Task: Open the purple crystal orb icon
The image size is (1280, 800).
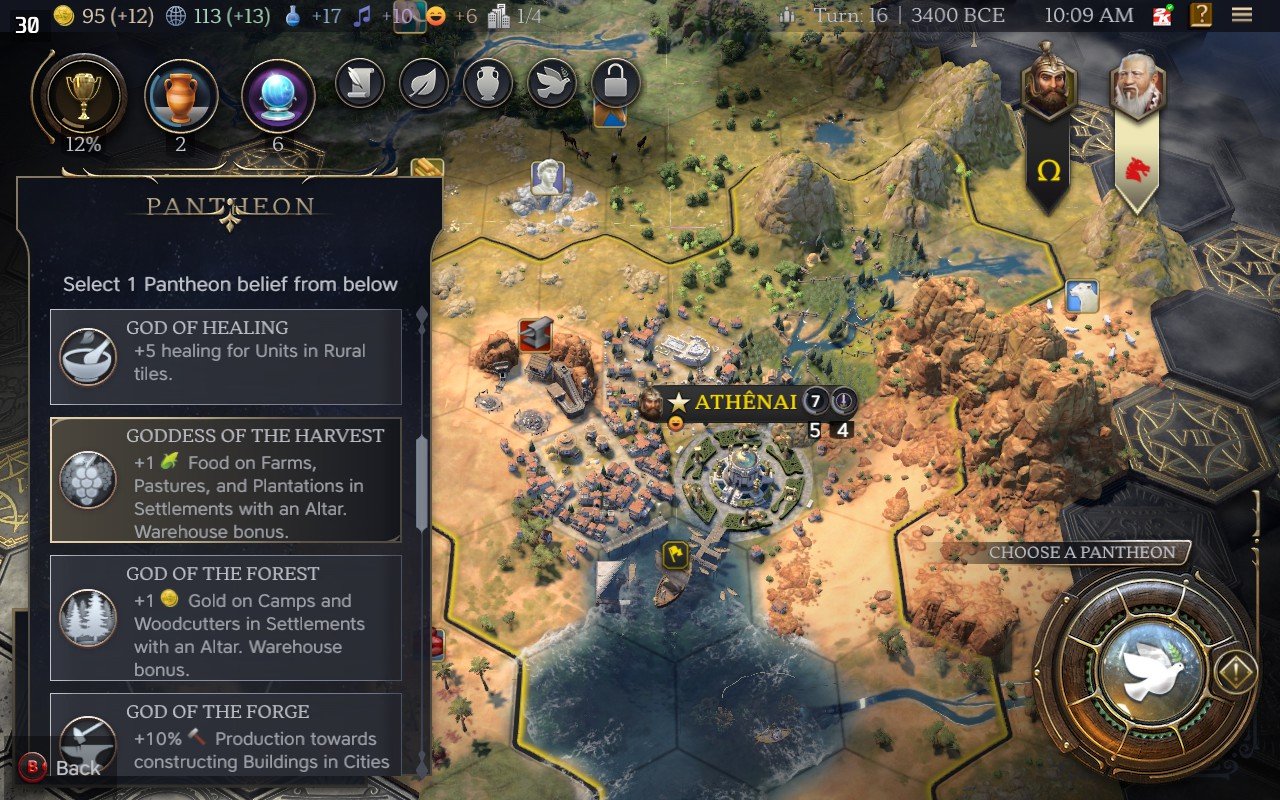Action: pyautogui.click(x=278, y=97)
